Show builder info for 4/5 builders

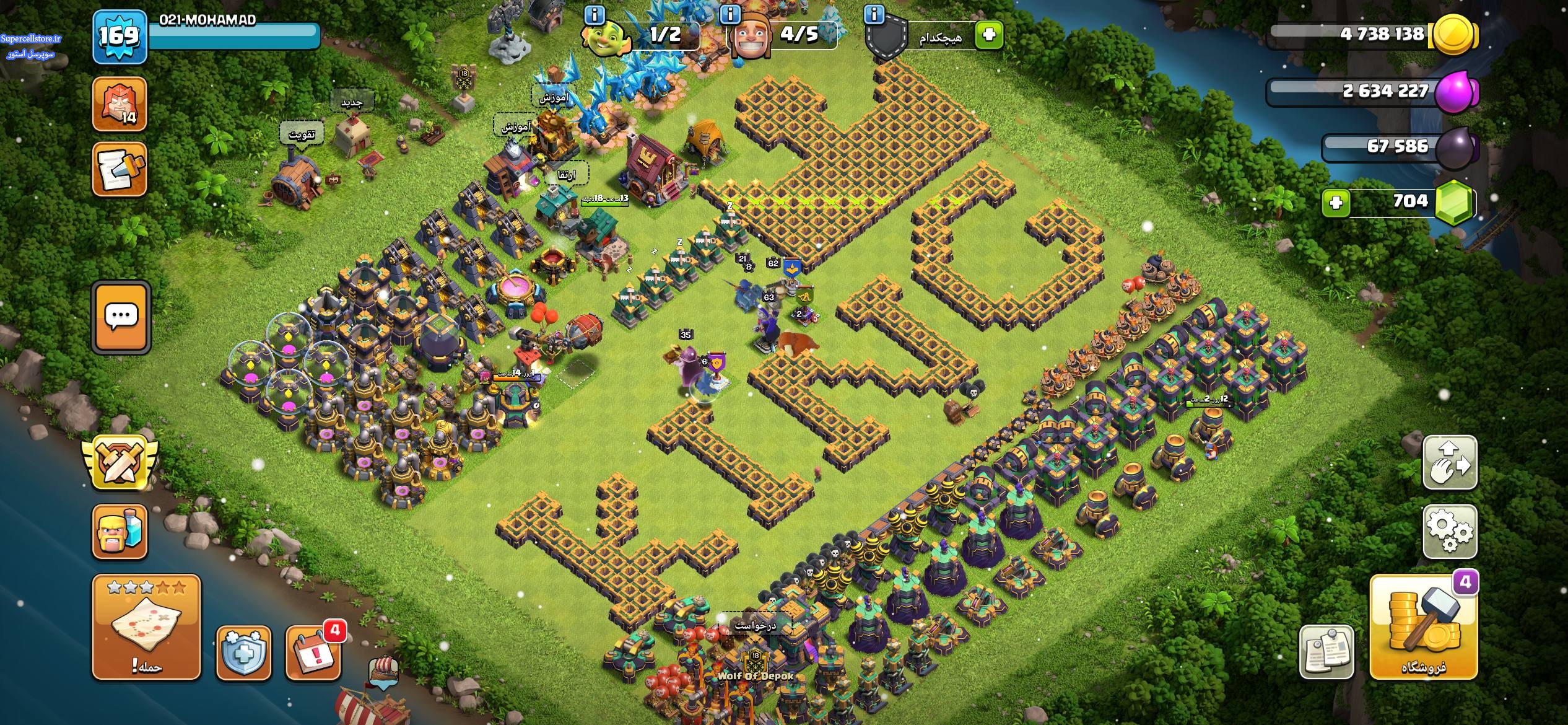[x=731, y=14]
